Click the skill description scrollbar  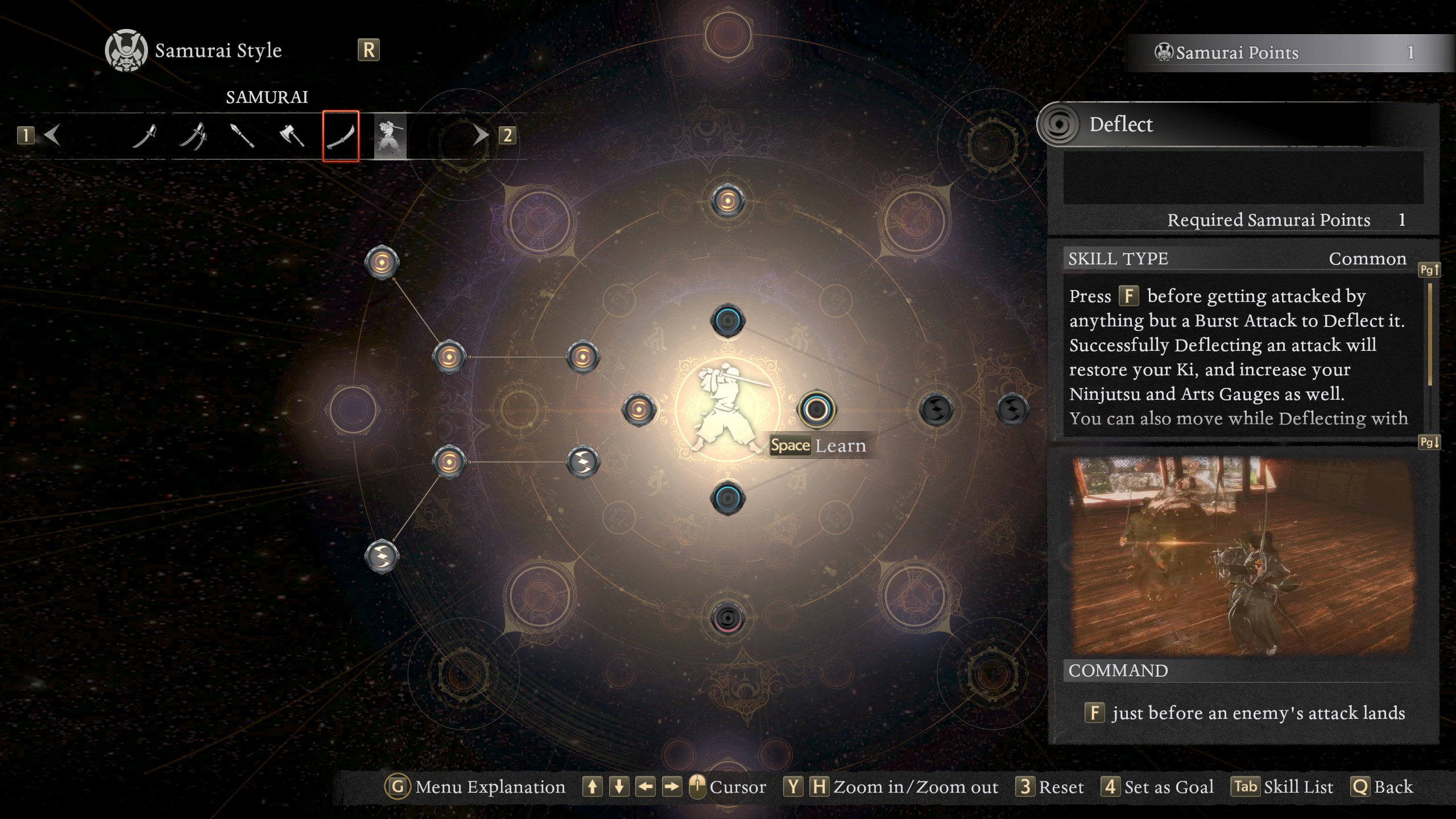(1430, 336)
